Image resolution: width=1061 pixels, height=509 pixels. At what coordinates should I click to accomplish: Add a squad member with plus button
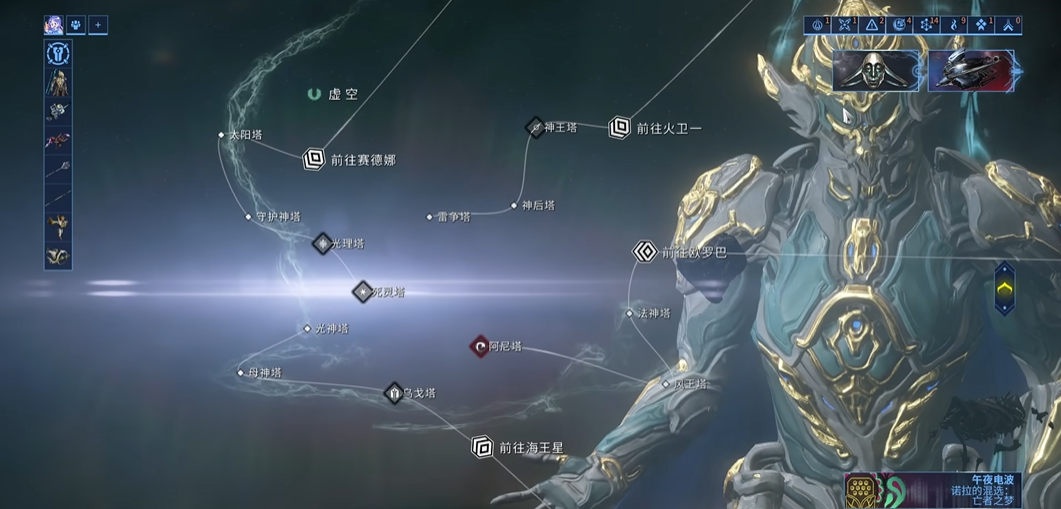(98, 25)
